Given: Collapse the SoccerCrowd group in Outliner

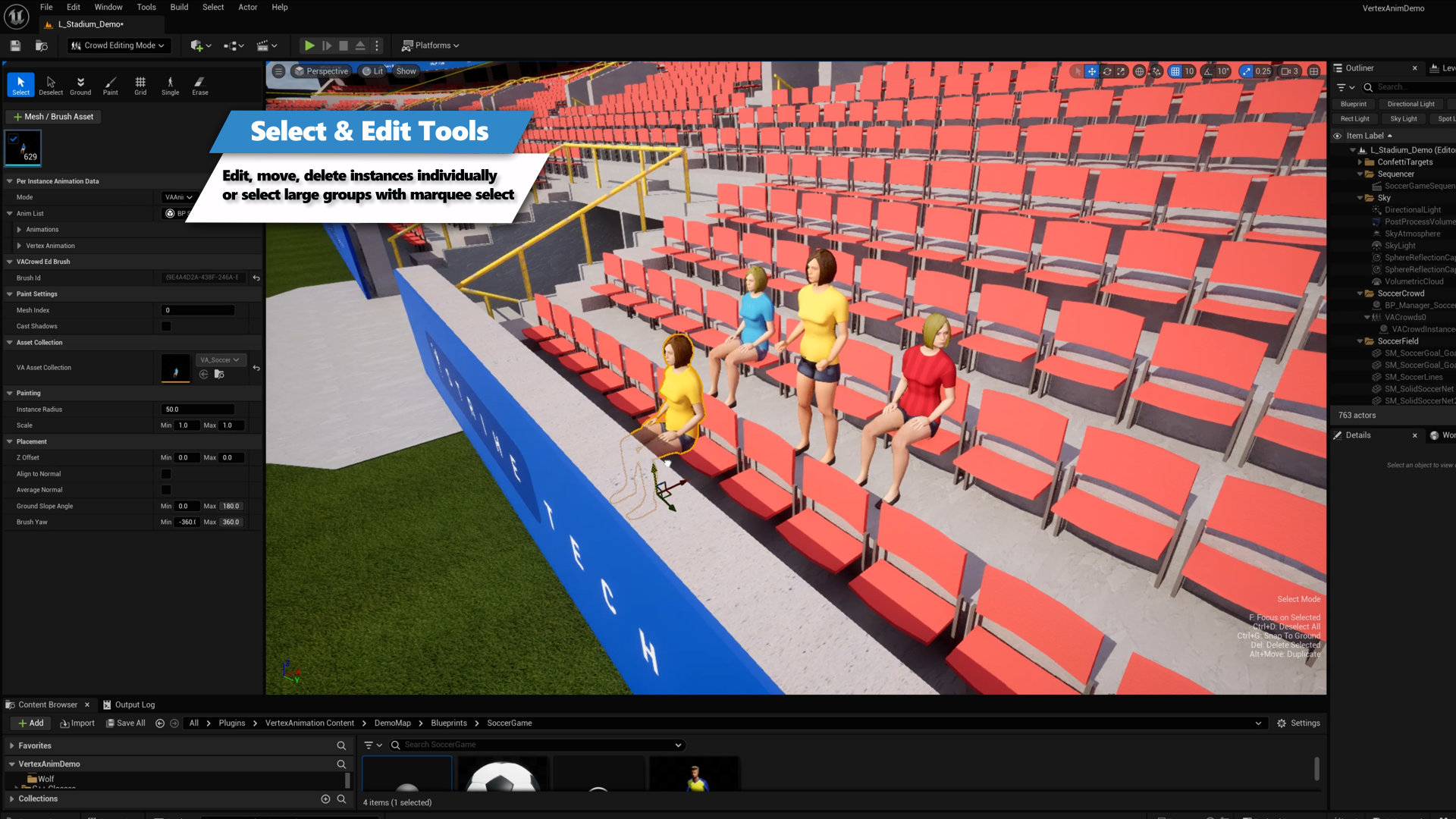Looking at the screenshot, I should (x=1361, y=293).
